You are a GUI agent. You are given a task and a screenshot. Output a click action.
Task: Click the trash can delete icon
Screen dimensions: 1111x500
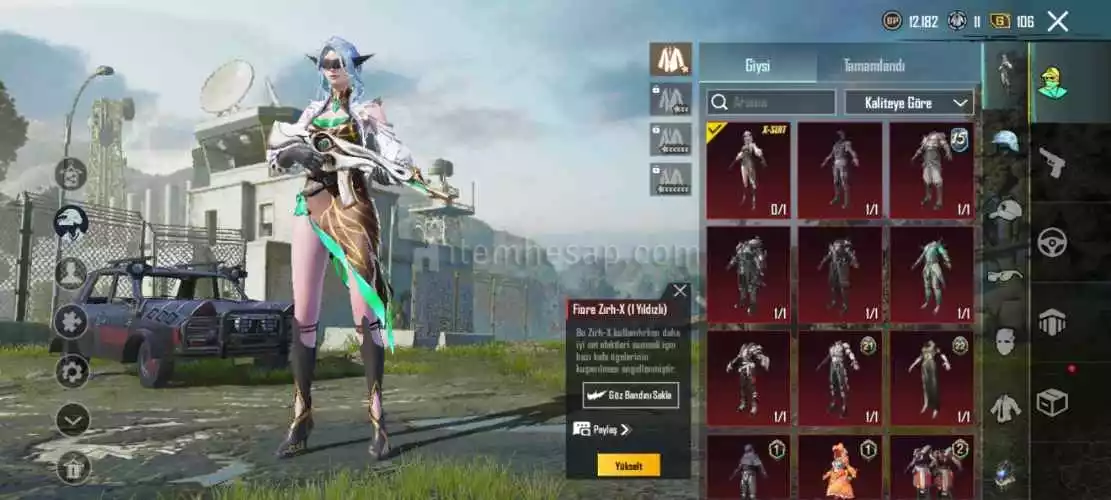(x=72, y=466)
